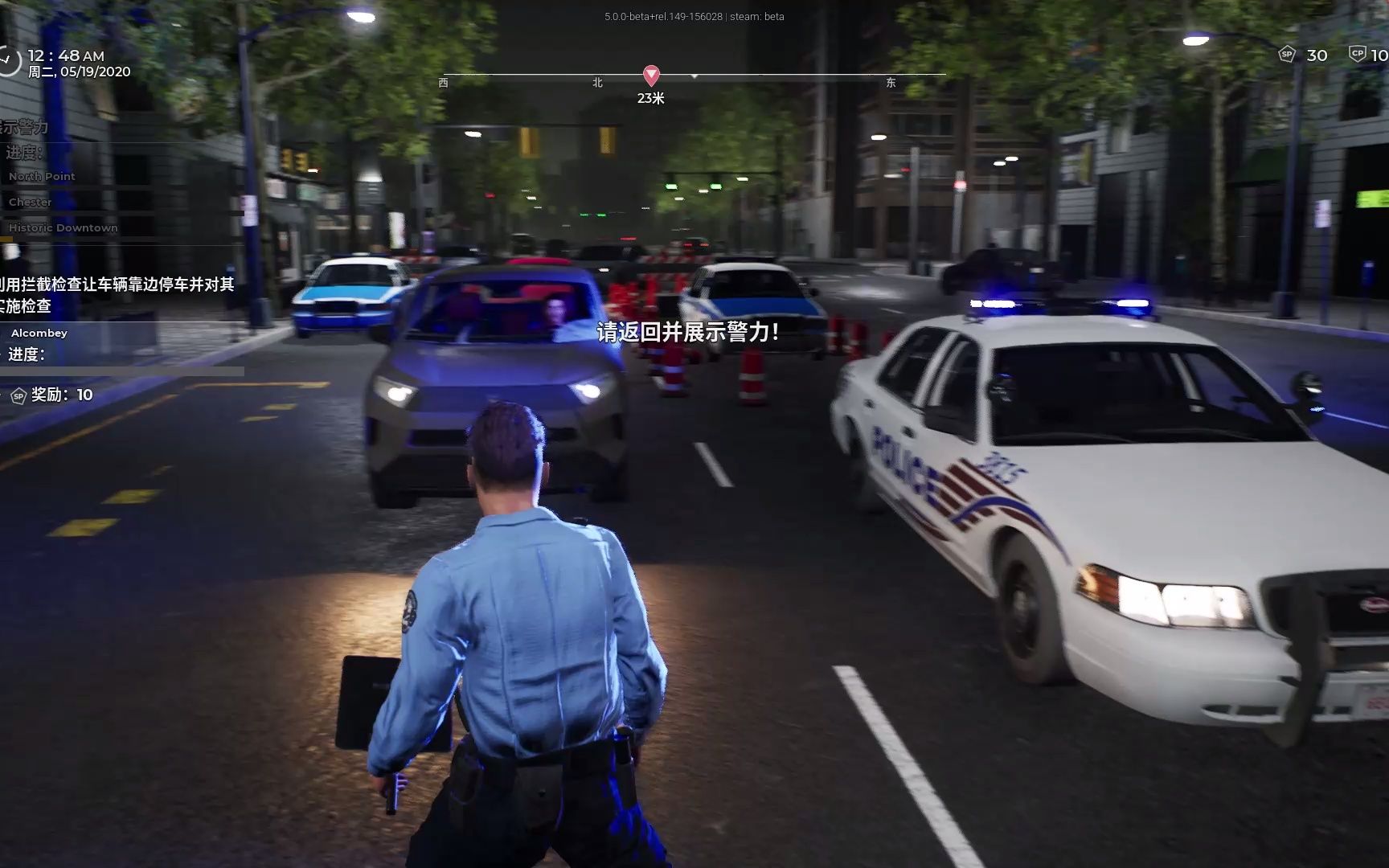This screenshot has height=868, width=1389.
Task: Toggle the Chester district entry
Action: click(x=30, y=202)
